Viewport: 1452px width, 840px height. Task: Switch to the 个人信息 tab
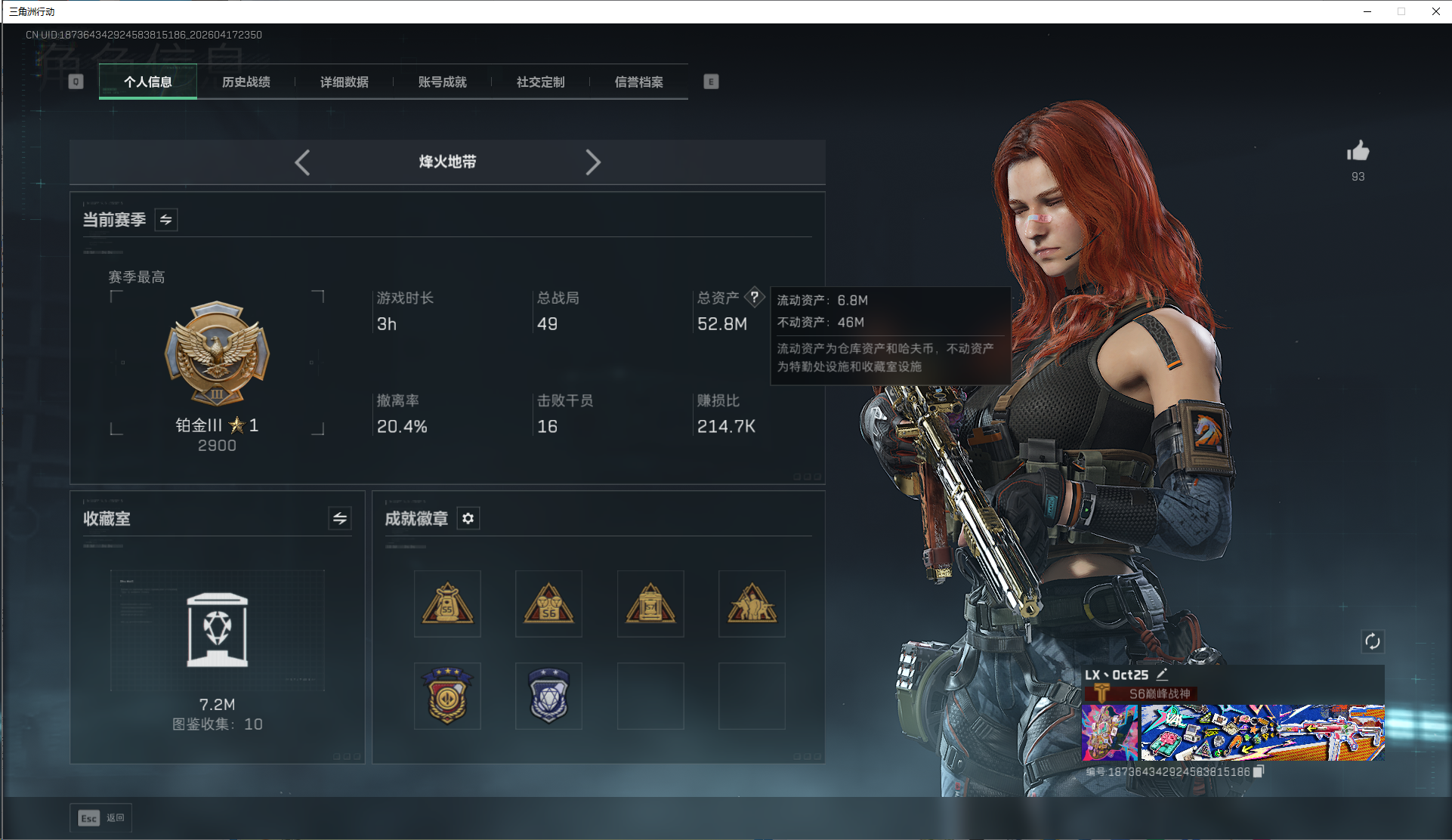point(148,82)
